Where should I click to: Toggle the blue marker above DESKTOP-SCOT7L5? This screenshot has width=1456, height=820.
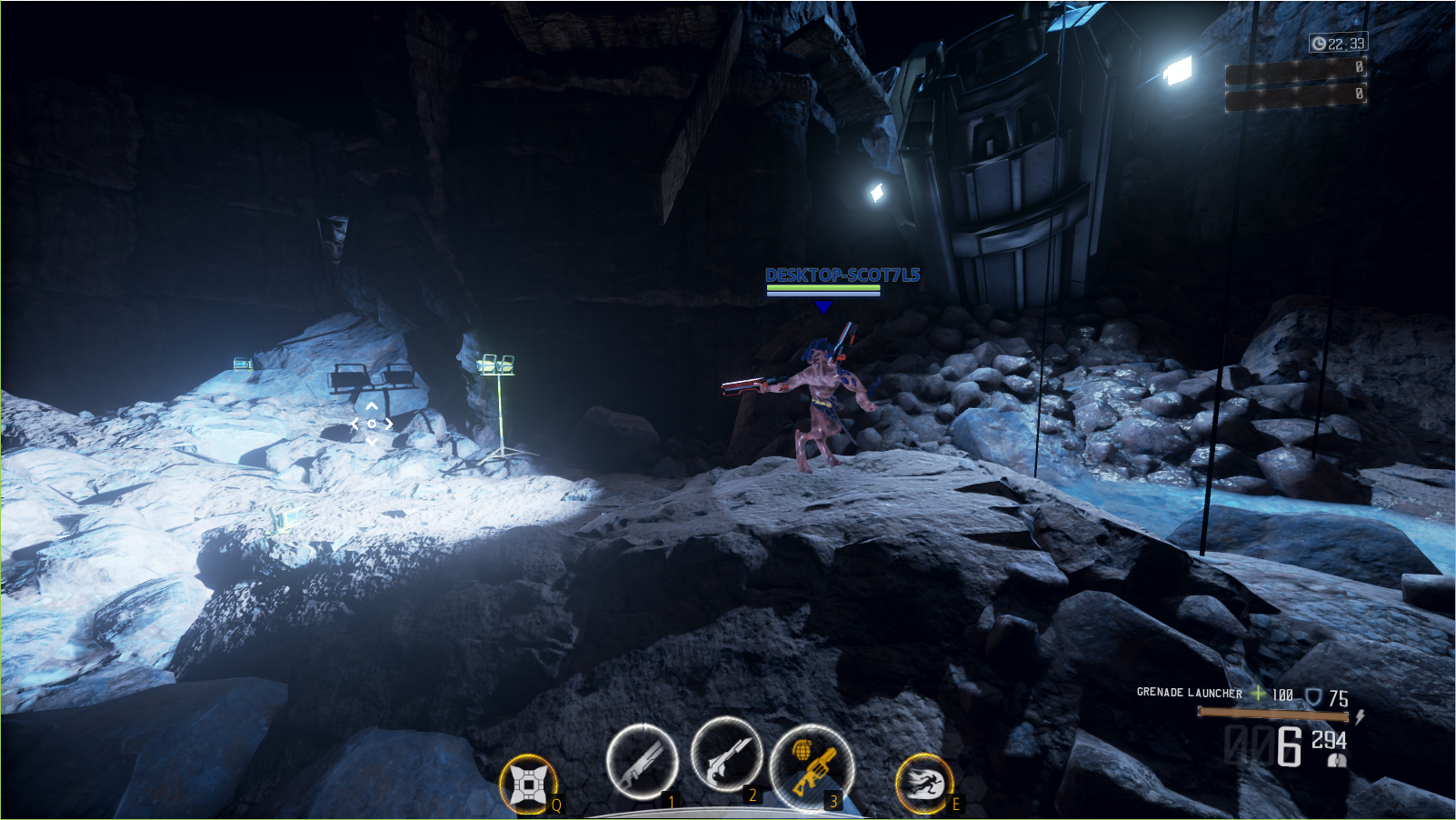(825, 307)
